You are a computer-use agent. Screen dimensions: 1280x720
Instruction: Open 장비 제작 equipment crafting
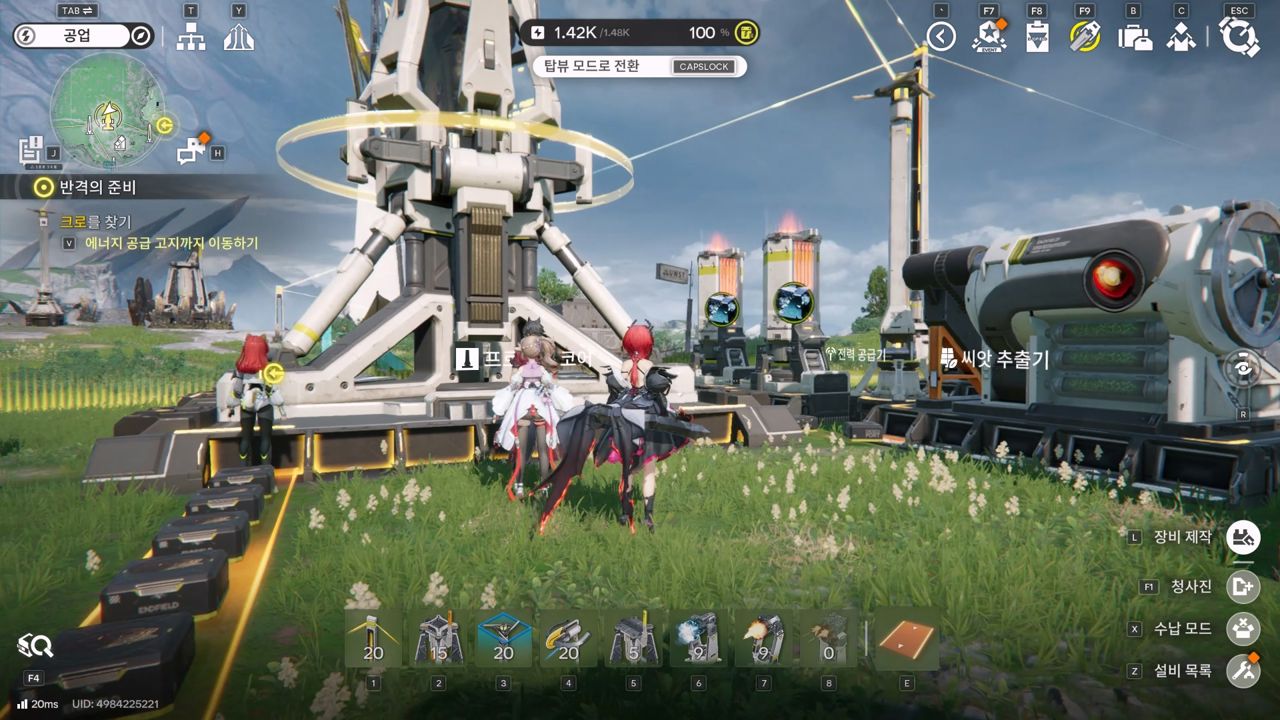point(1243,537)
